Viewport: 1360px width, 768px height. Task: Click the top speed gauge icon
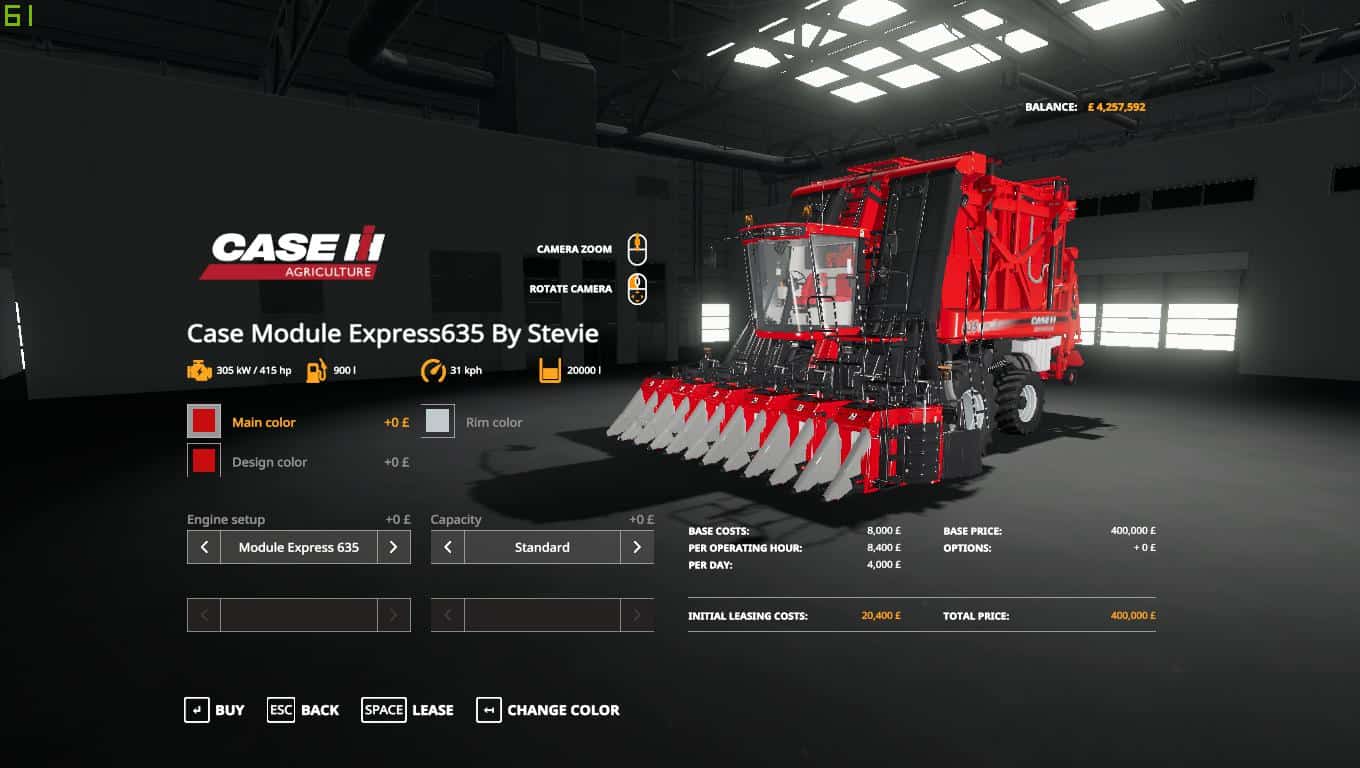pyautogui.click(x=435, y=370)
